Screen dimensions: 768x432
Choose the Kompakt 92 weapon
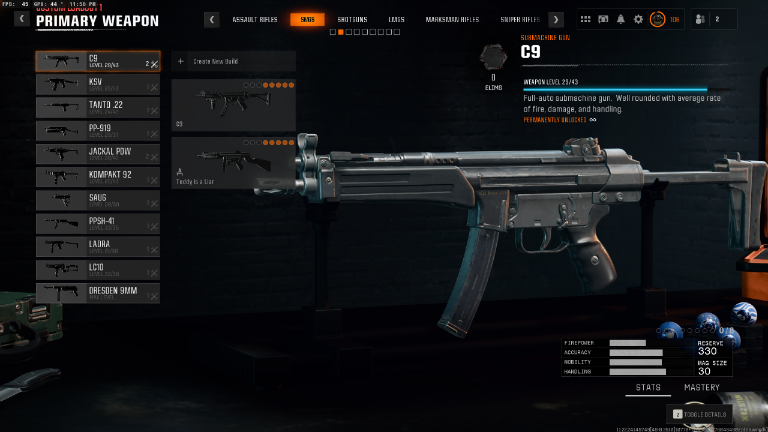click(x=97, y=176)
